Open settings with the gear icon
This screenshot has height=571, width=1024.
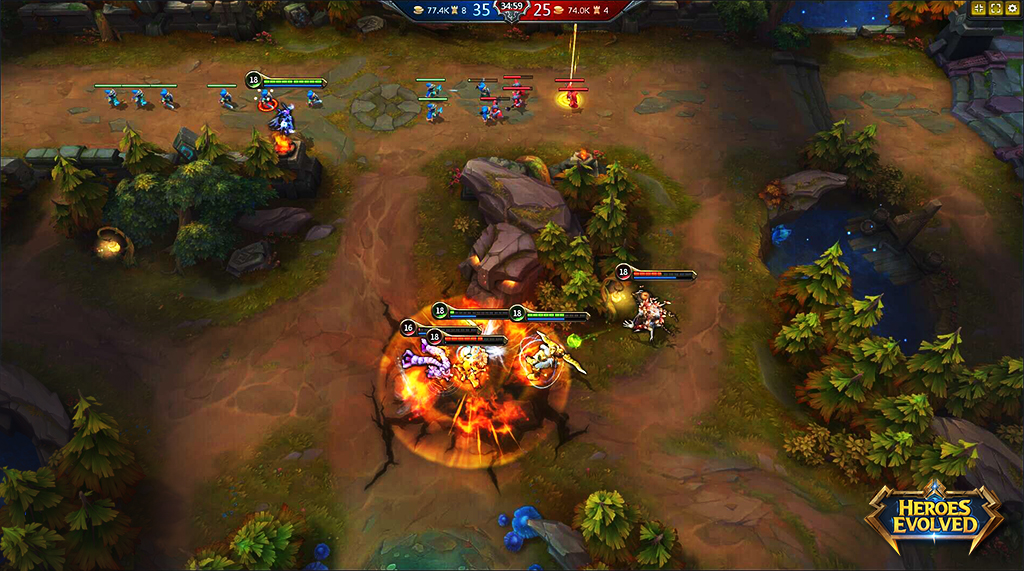click(x=1013, y=9)
